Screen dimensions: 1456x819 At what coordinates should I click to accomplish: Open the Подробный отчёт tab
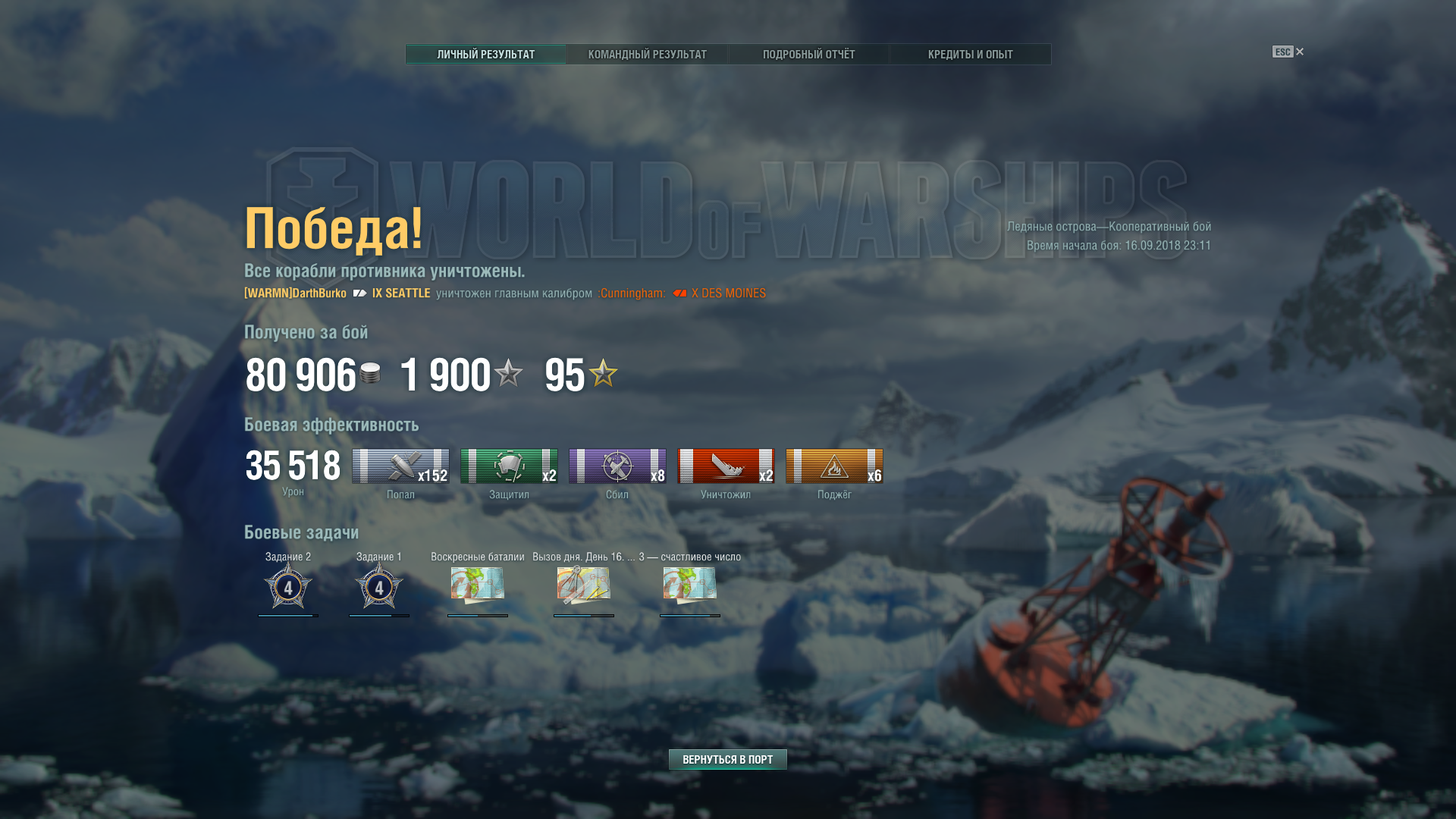click(x=808, y=55)
